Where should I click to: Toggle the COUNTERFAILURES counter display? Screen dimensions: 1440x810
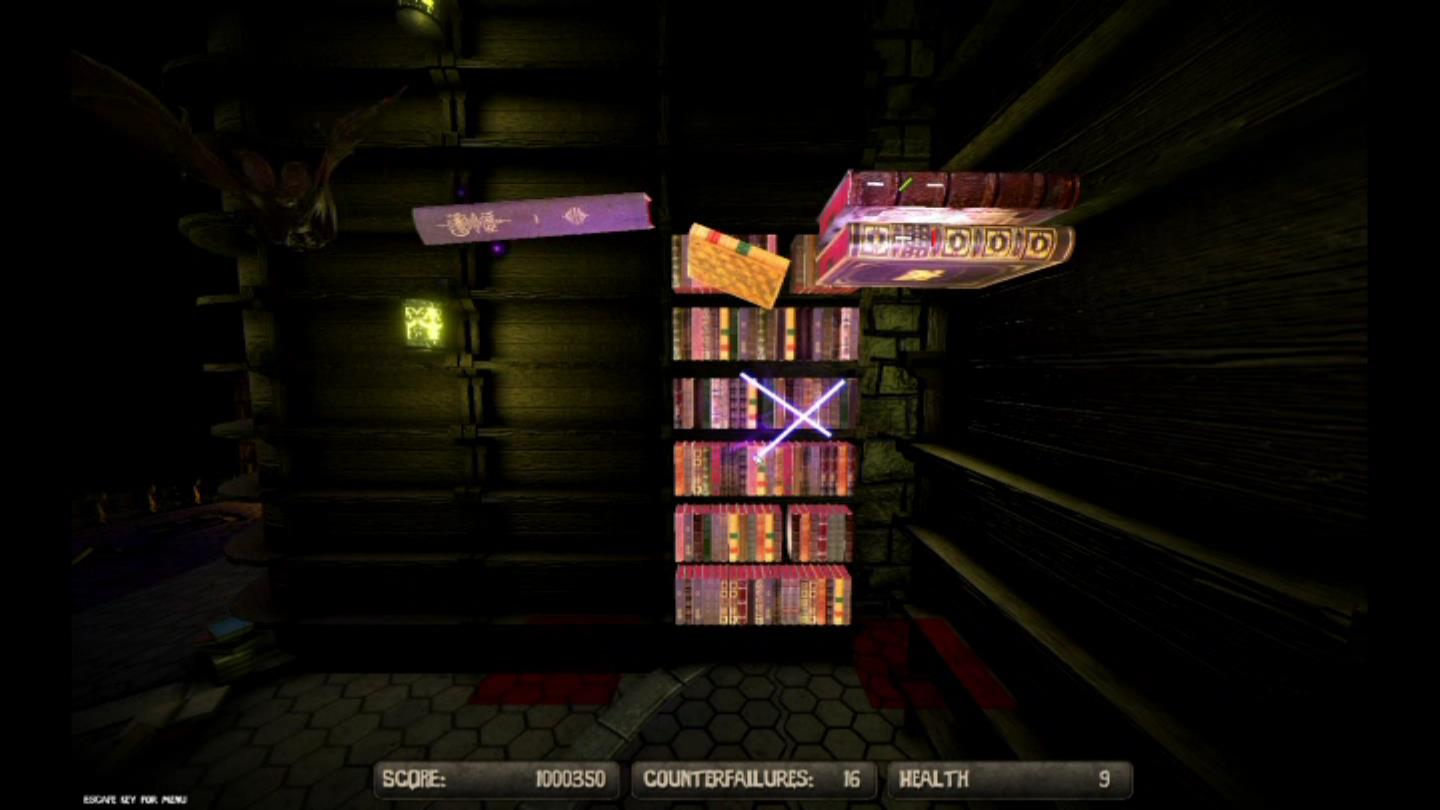point(756,778)
